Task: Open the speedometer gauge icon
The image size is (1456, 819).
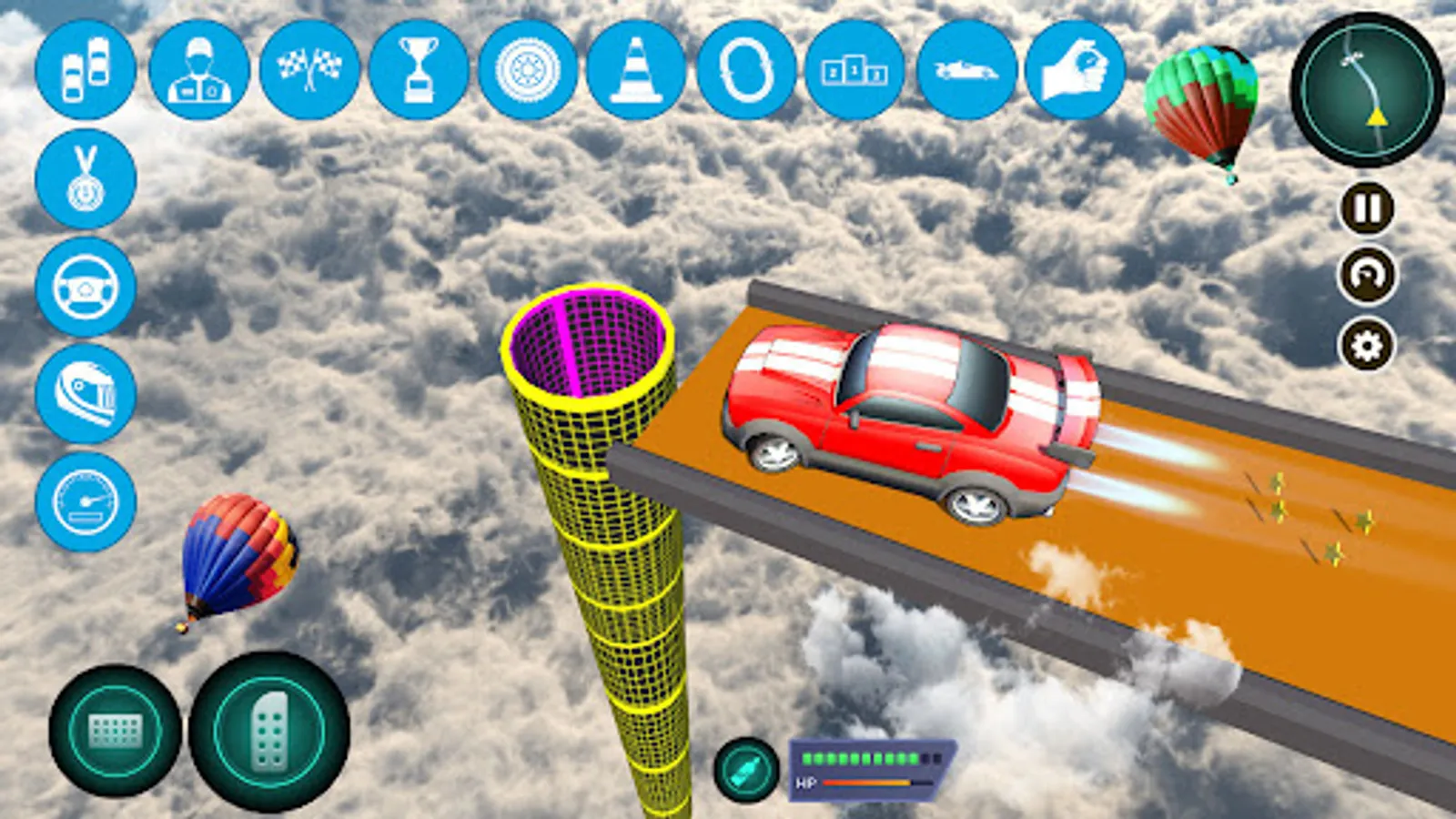Action: pos(86,501)
